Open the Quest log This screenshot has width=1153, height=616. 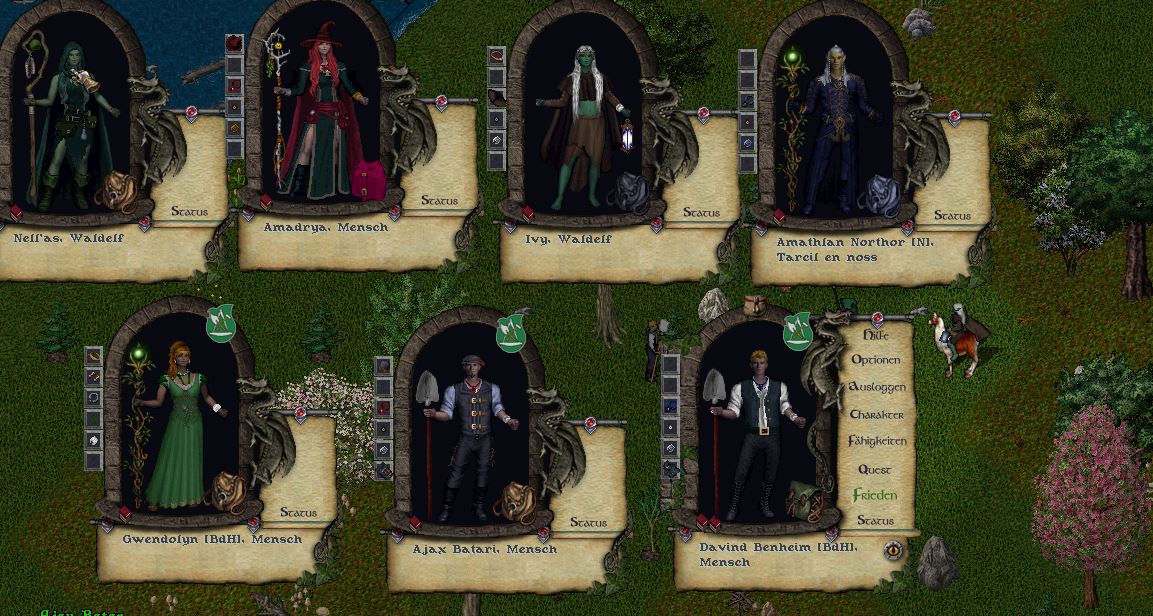[874, 469]
